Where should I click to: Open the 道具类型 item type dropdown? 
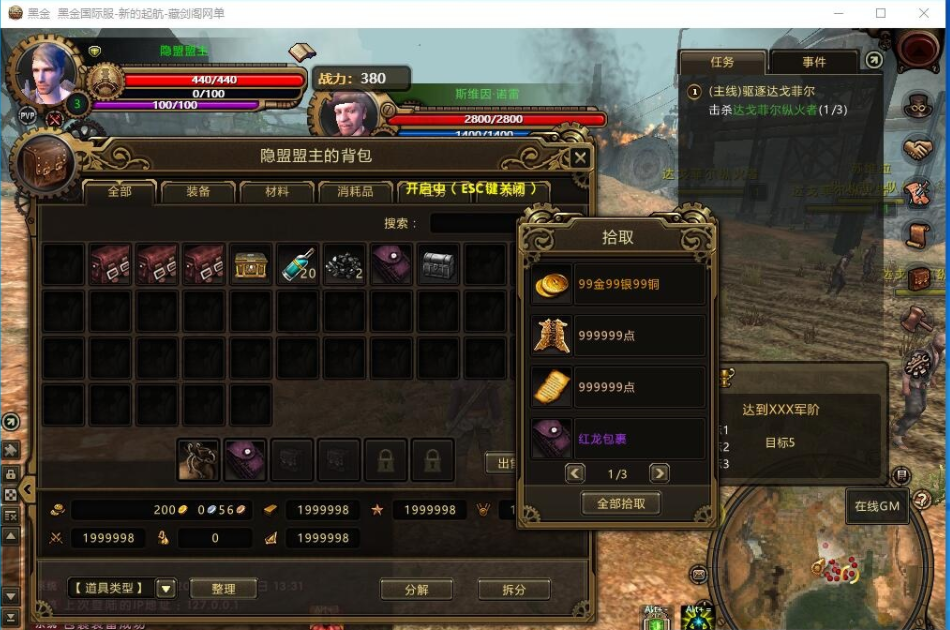(x=166, y=589)
